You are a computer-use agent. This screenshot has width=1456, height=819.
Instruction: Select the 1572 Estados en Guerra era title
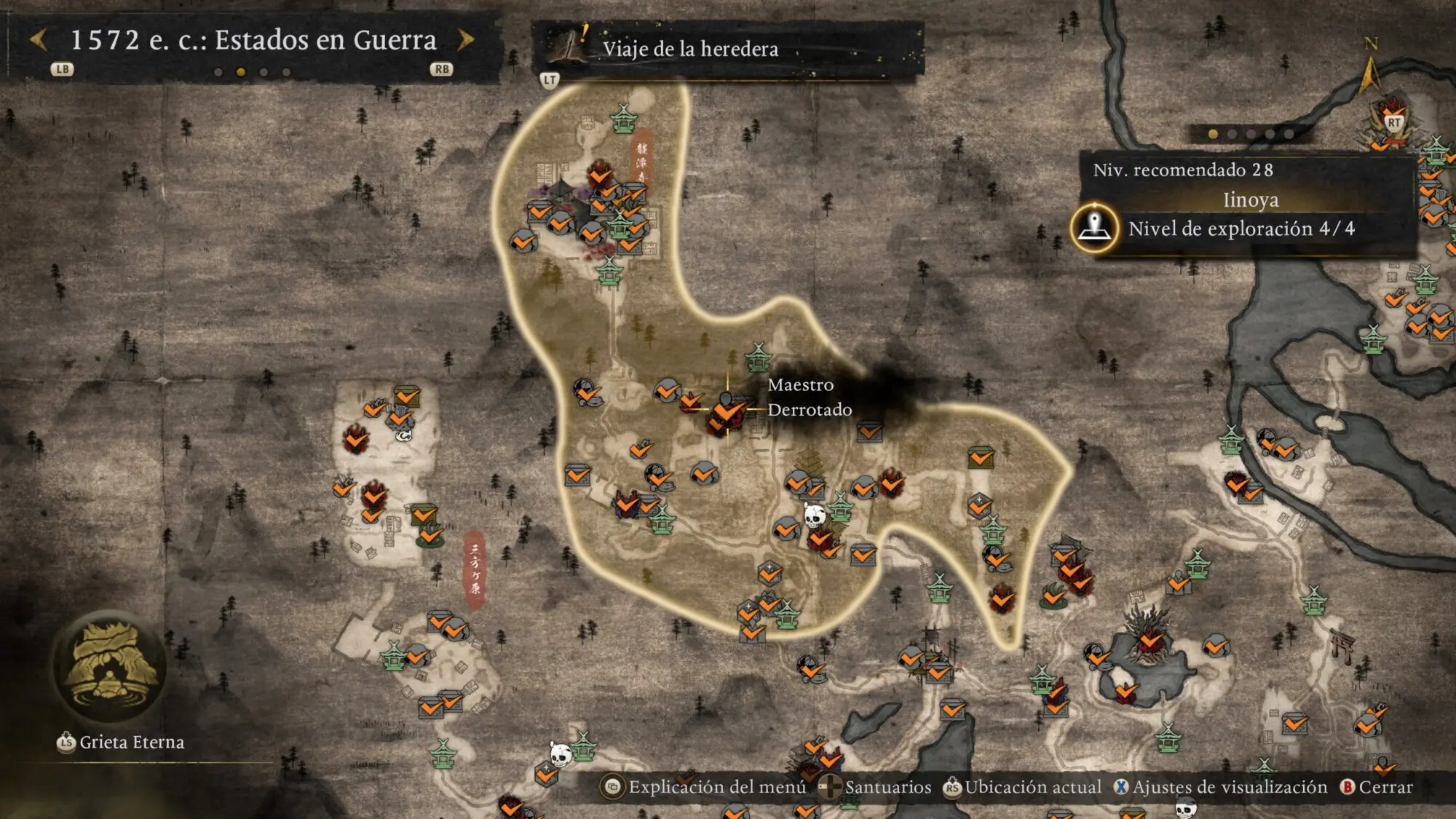point(253,40)
